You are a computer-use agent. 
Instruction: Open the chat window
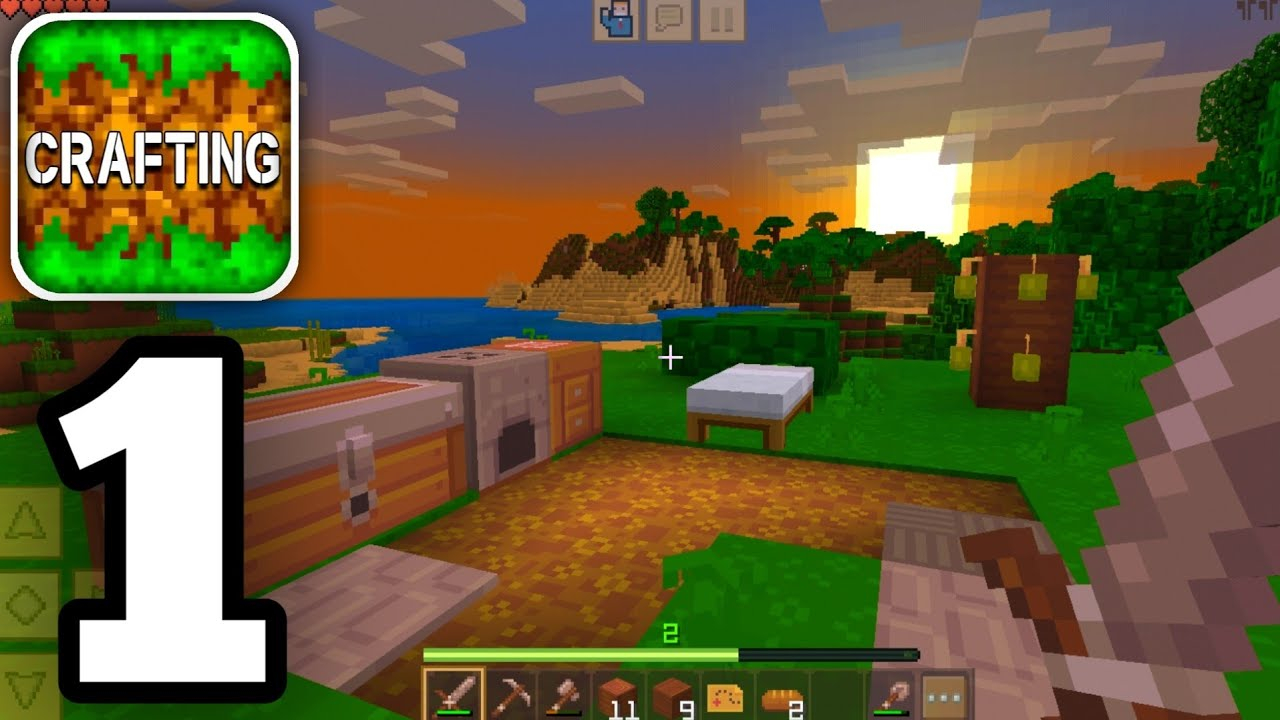tap(668, 17)
